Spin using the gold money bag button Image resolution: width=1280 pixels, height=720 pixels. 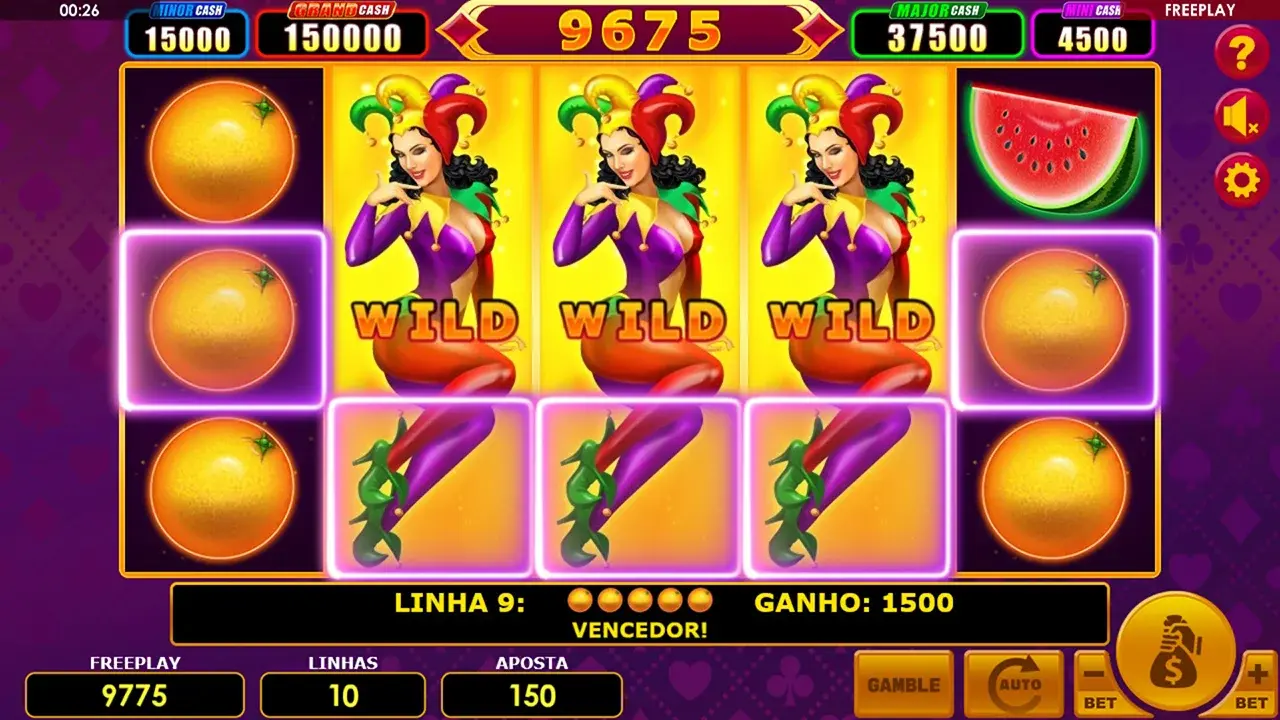pos(1176,650)
